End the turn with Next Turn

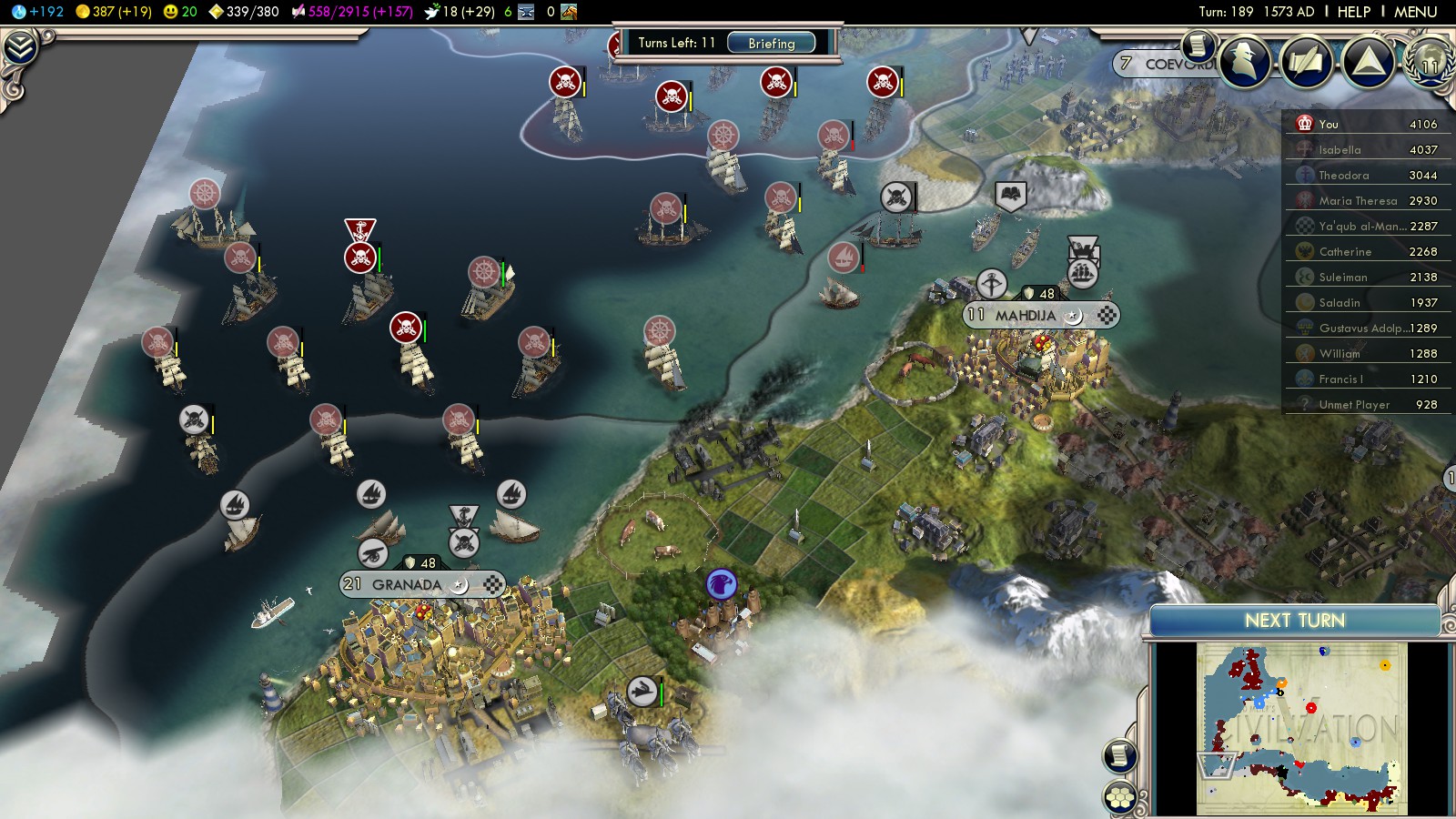(x=1294, y=621)
